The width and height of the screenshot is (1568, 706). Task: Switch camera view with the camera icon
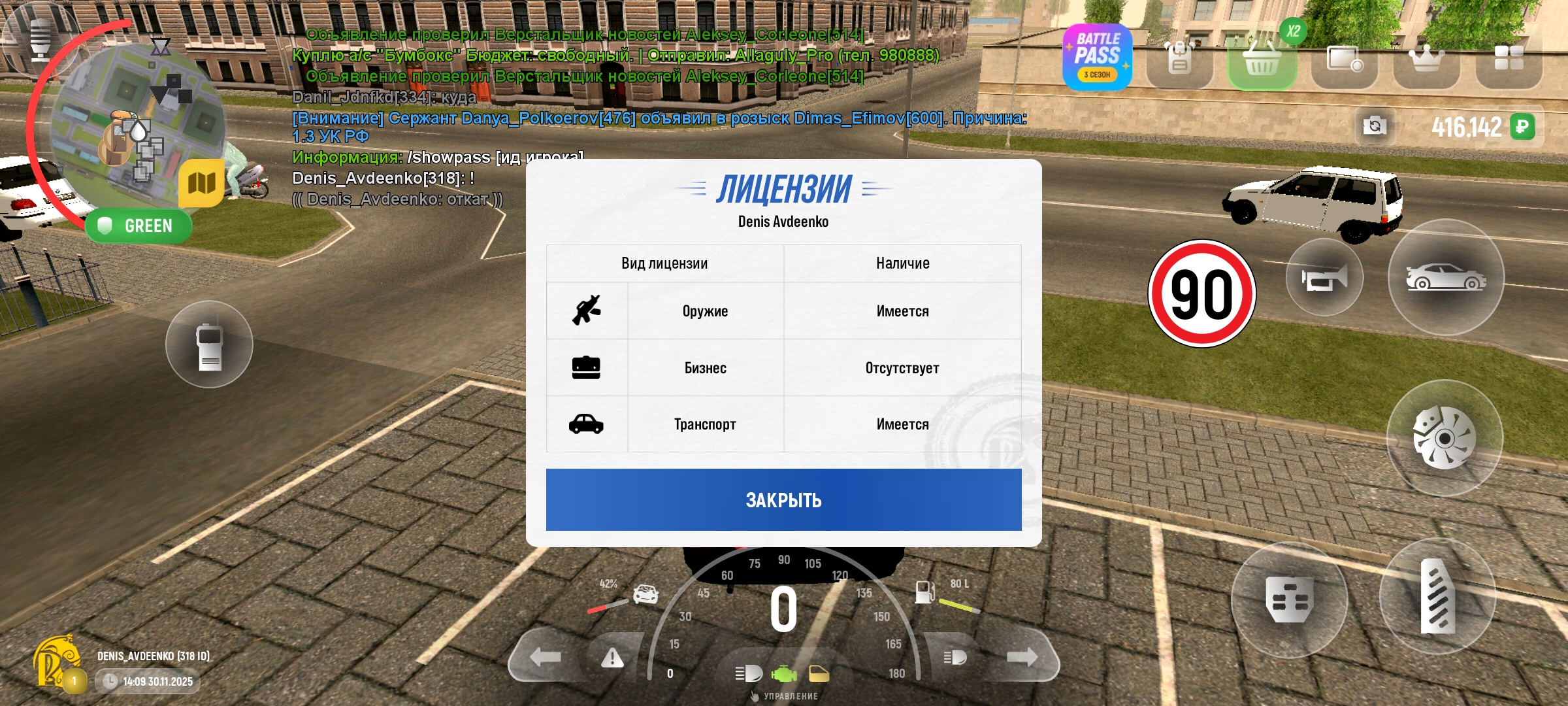[1375, 126]
